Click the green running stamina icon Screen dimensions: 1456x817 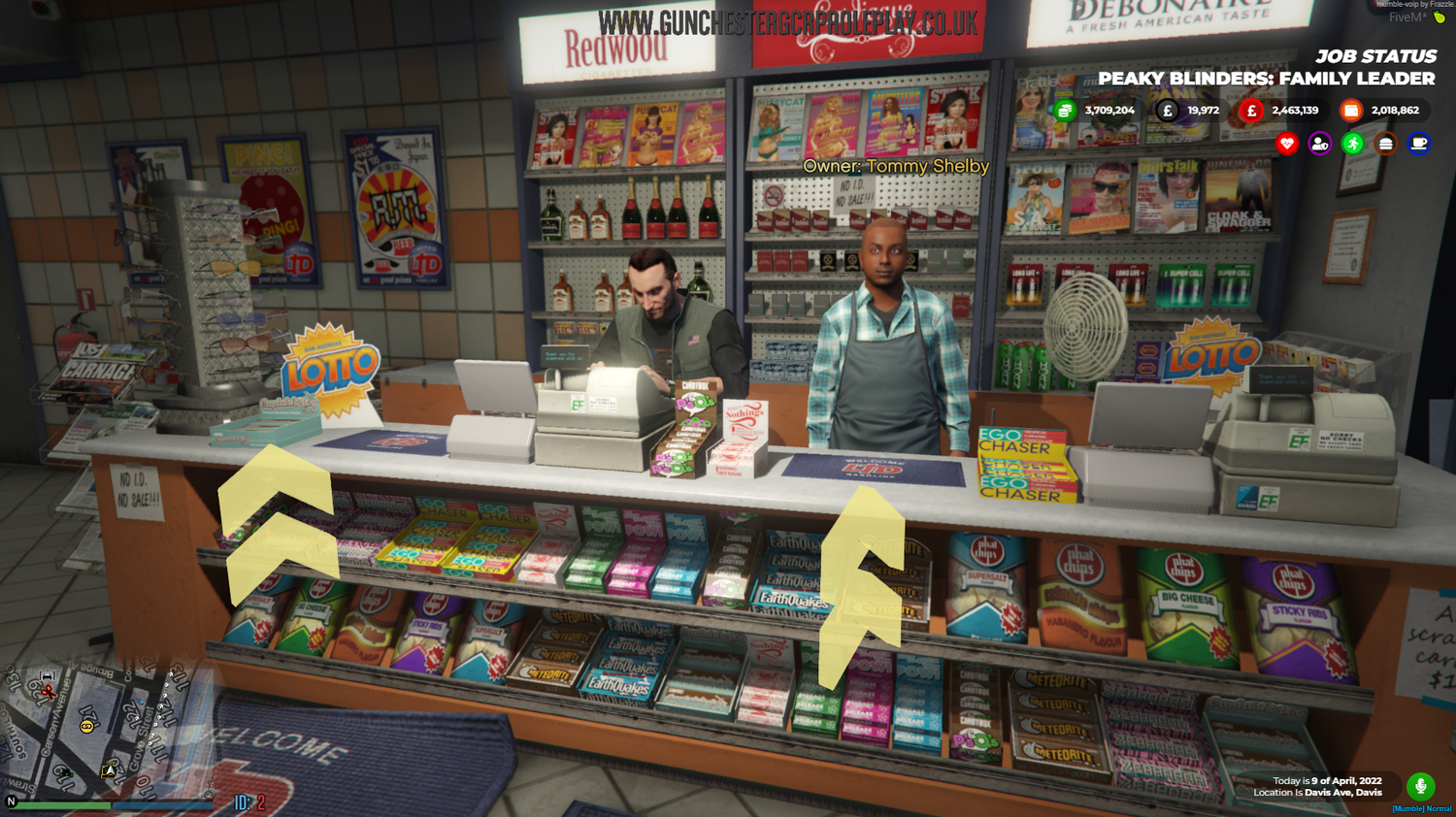pyautogui.click(x=1352, y=143)
